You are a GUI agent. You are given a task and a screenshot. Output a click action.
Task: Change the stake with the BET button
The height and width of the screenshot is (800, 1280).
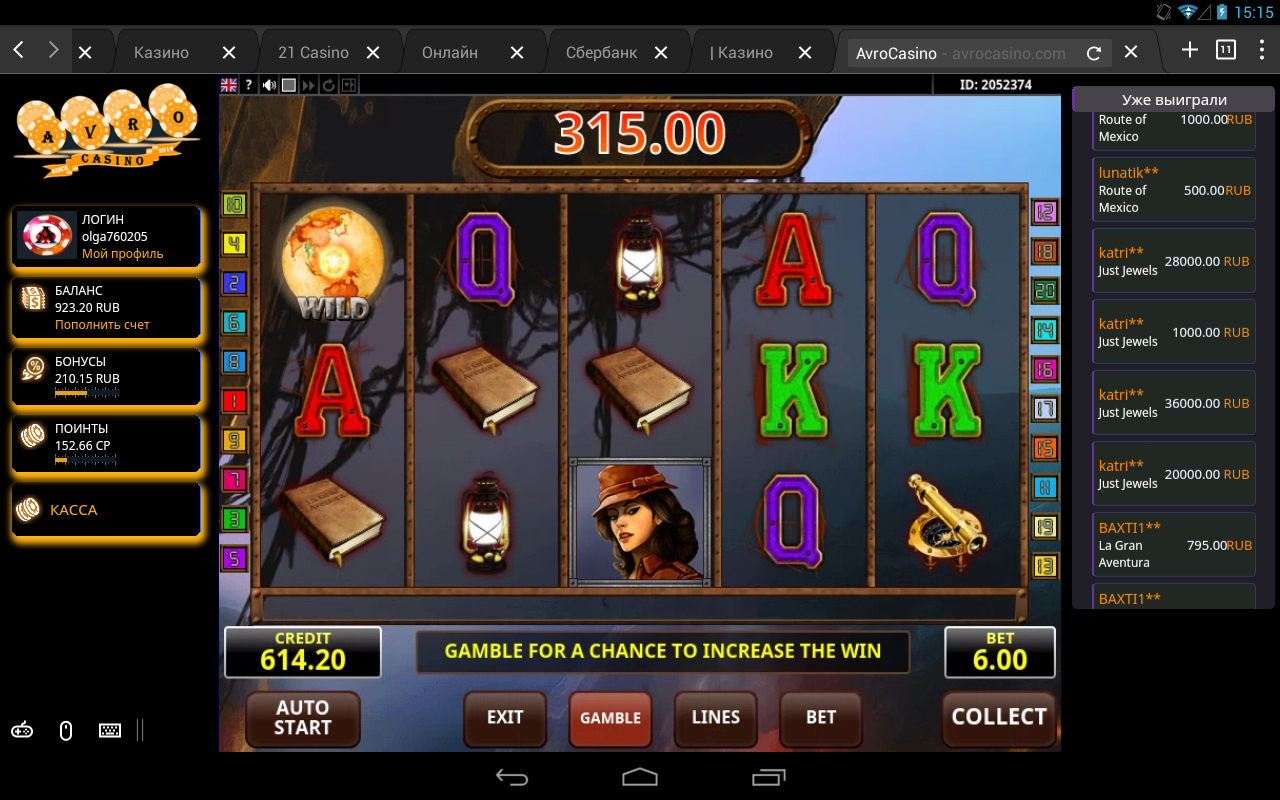point(821,718)
